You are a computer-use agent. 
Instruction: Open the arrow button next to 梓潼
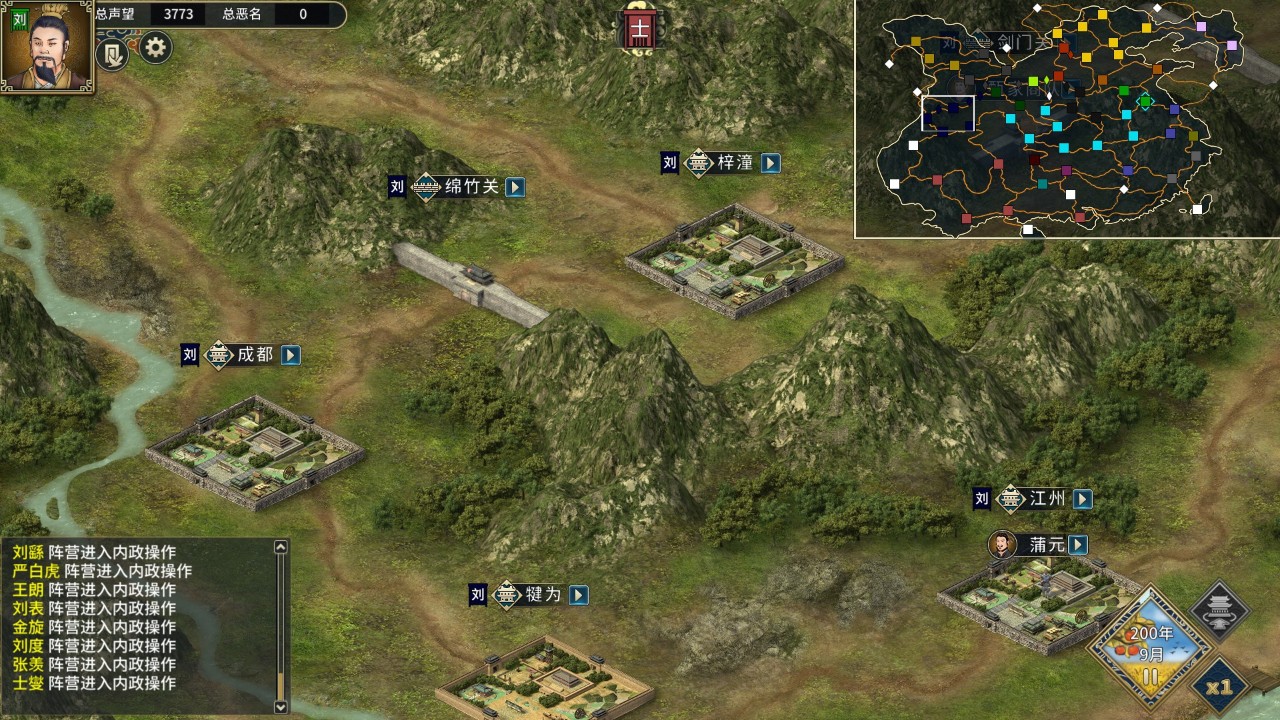click(770, 163)
